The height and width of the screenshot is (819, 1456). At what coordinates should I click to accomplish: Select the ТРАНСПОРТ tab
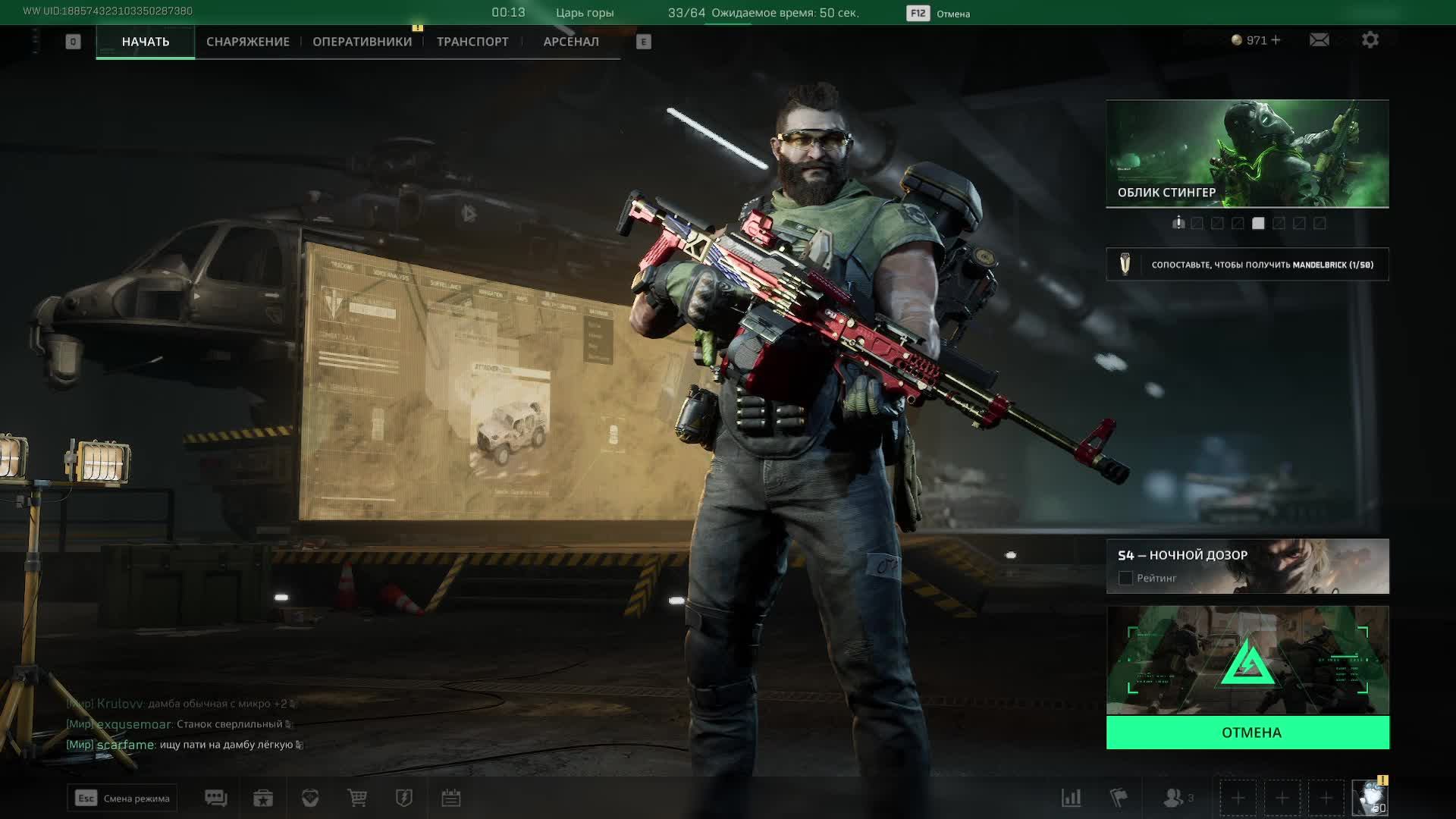click(472, 42)
